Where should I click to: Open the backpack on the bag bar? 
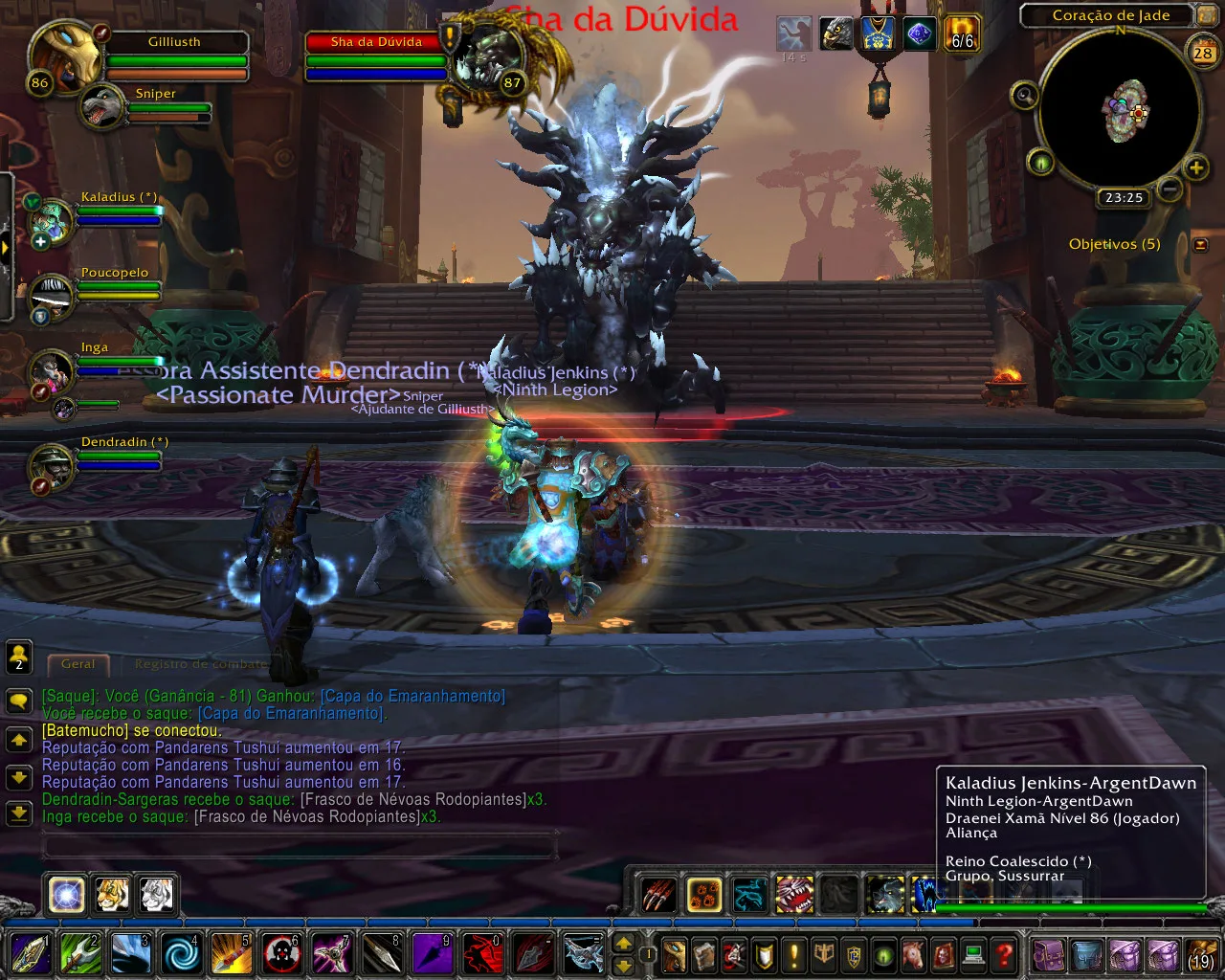[x=1051, y=955]
